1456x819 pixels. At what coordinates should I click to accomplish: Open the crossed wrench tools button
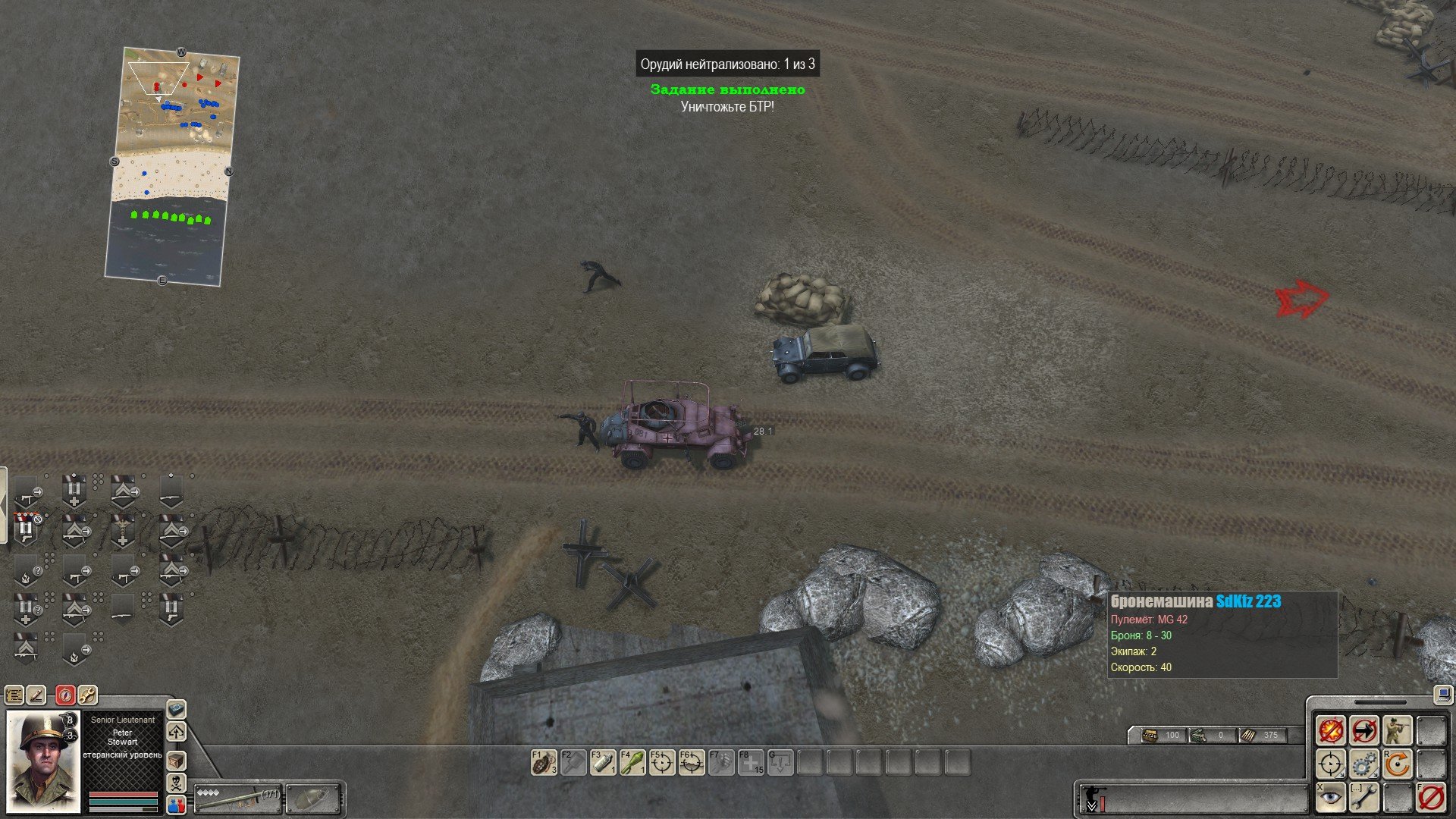point(87,694)
